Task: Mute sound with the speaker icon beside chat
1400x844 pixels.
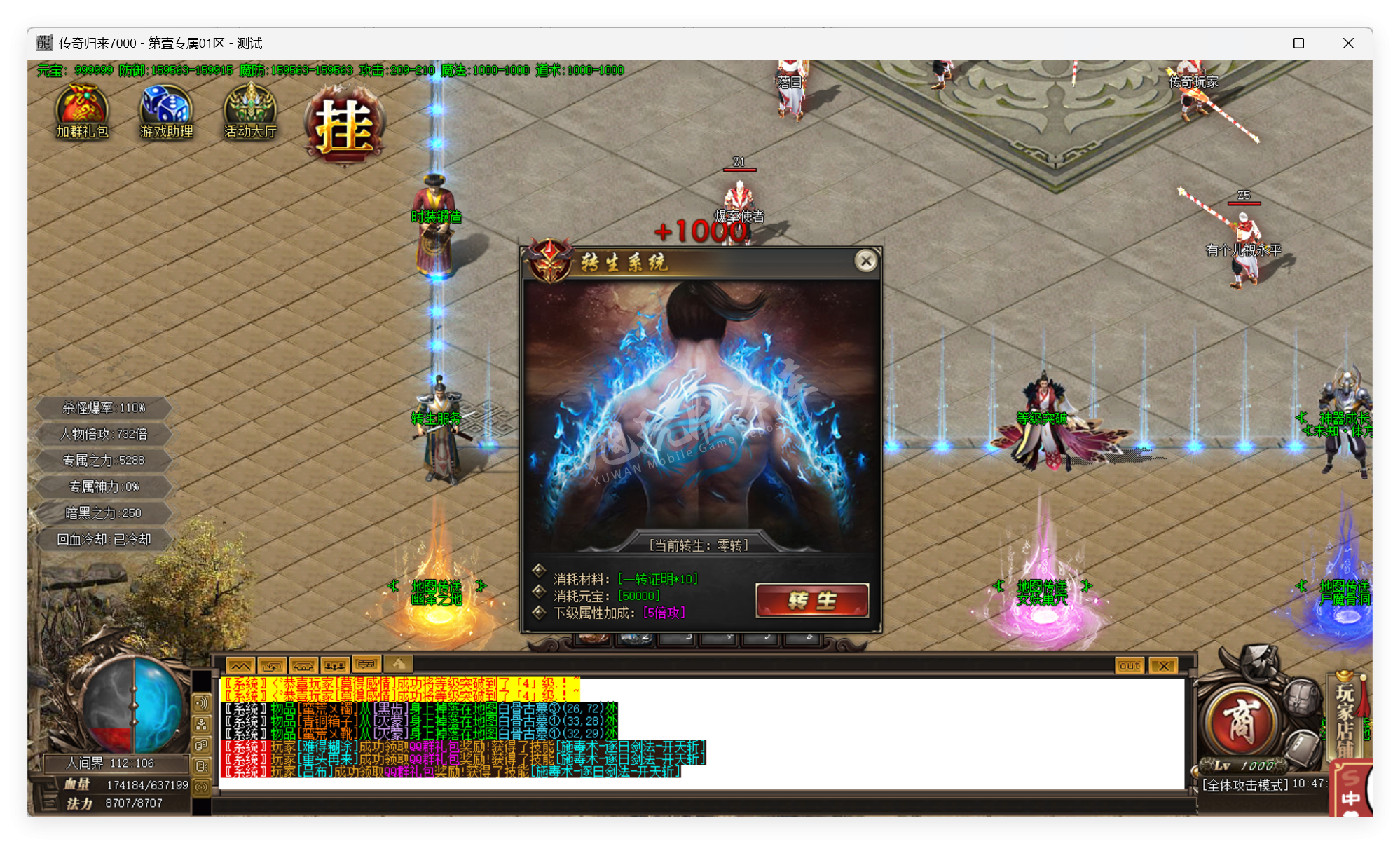Action: pos(201,703)
